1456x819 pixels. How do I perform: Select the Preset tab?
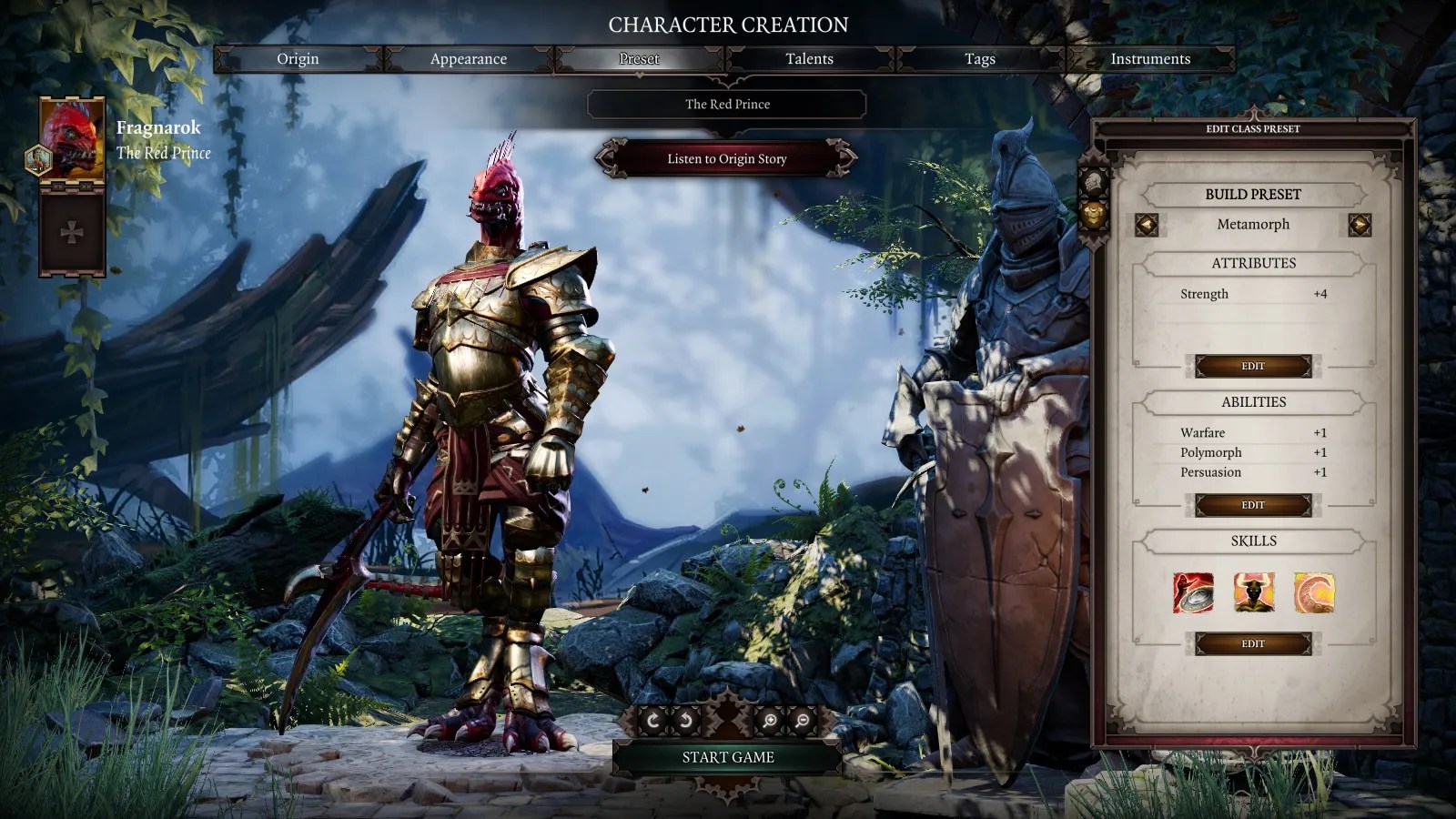[639, 59]
